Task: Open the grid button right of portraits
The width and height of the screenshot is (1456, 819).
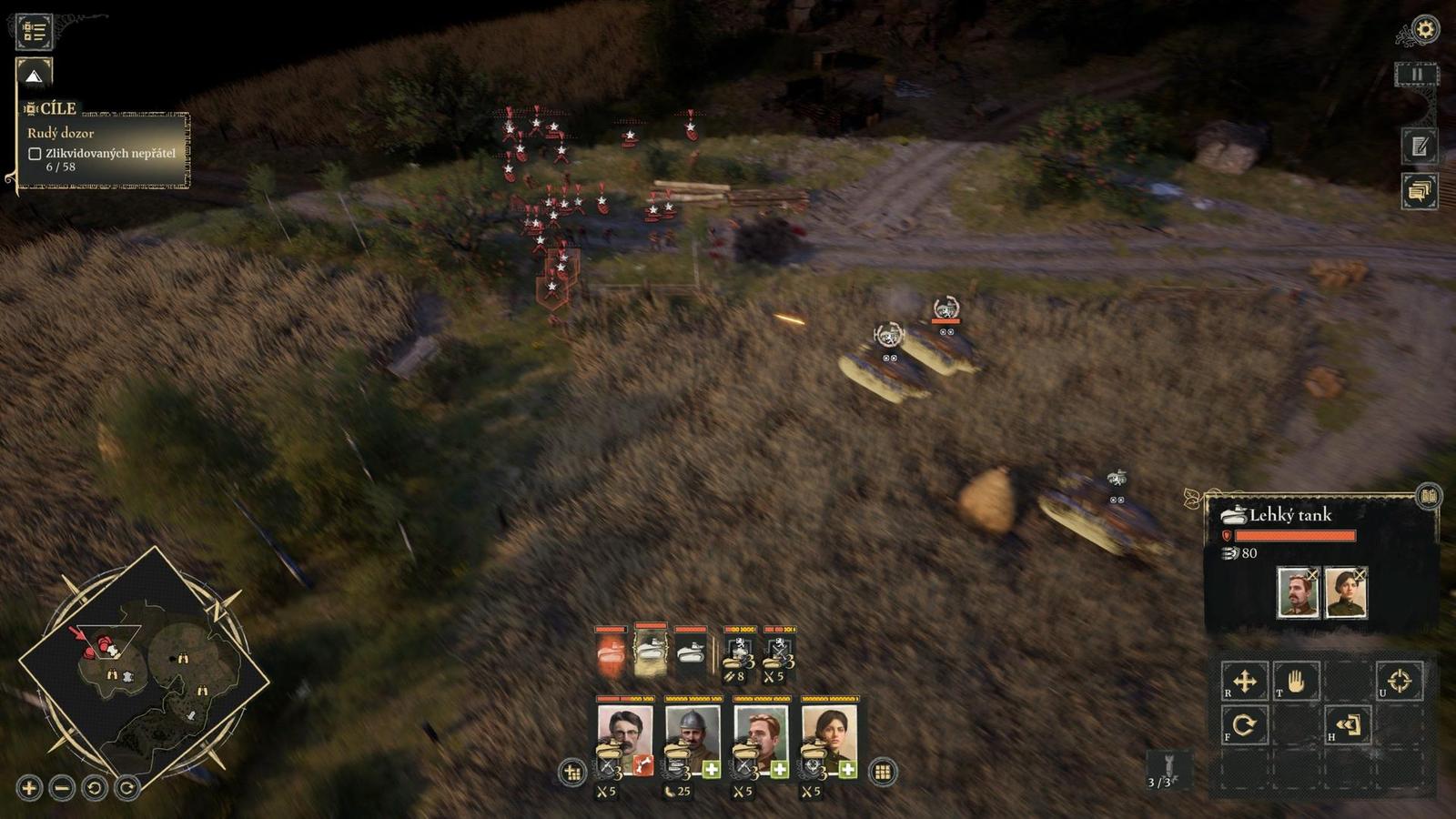Action: coord(882,773)
